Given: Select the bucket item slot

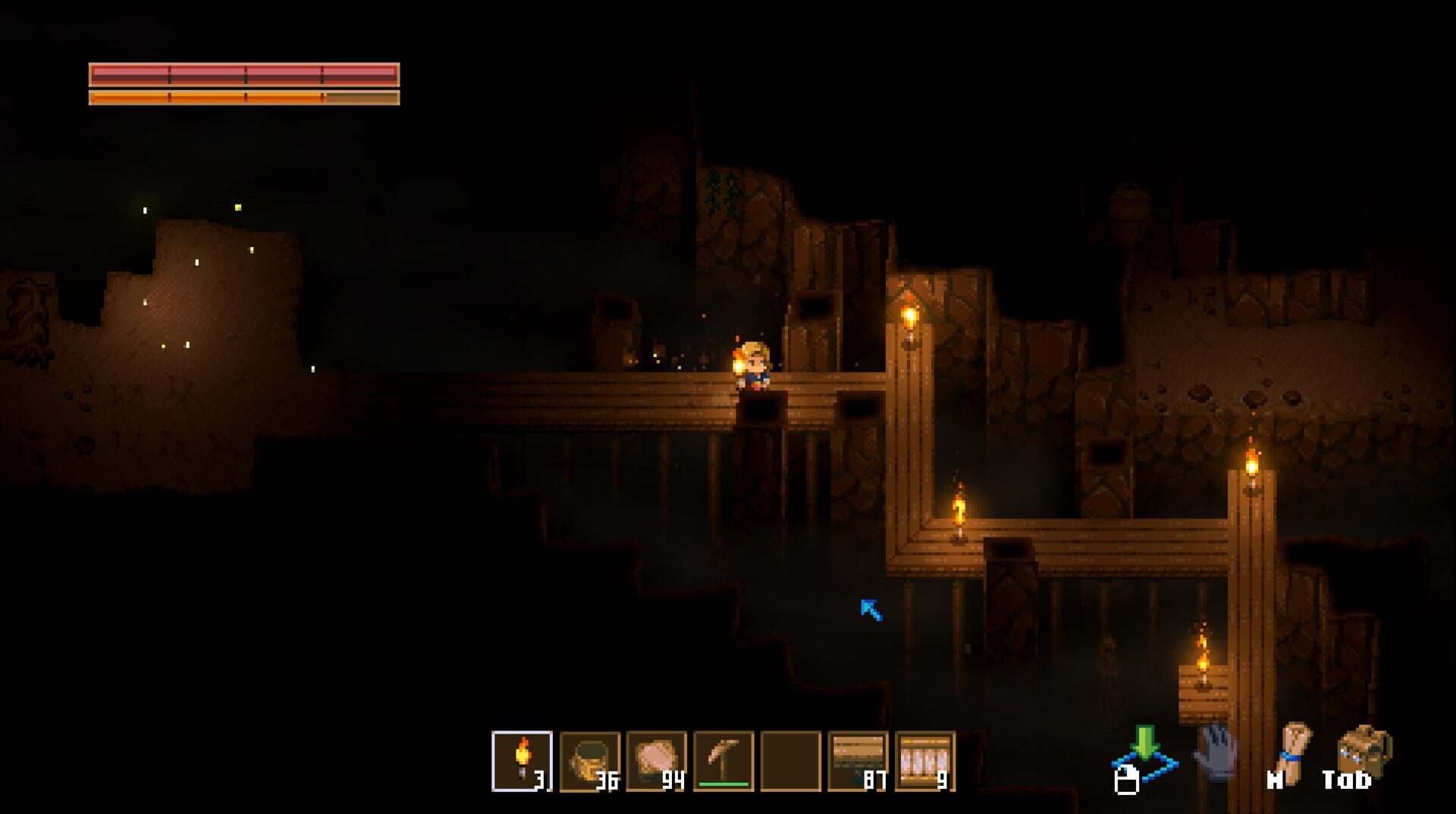Looking at the screenshot, I should pos(590,762).
